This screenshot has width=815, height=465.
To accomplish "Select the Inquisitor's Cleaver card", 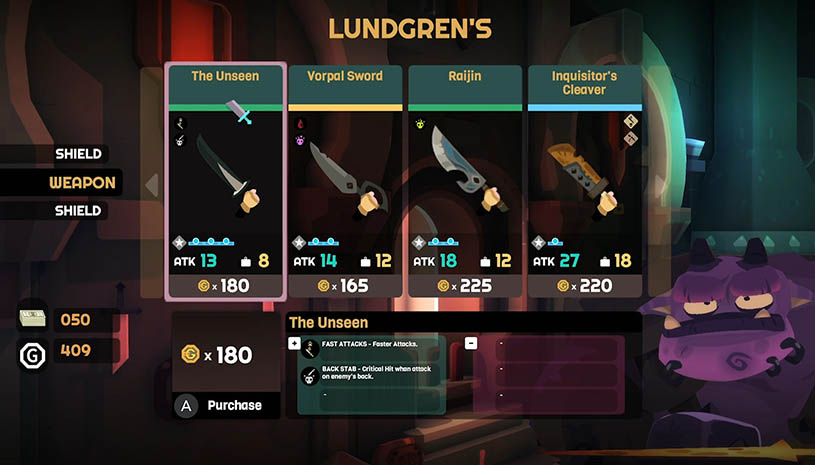I will pyautogui.click(x=584, y=180).
